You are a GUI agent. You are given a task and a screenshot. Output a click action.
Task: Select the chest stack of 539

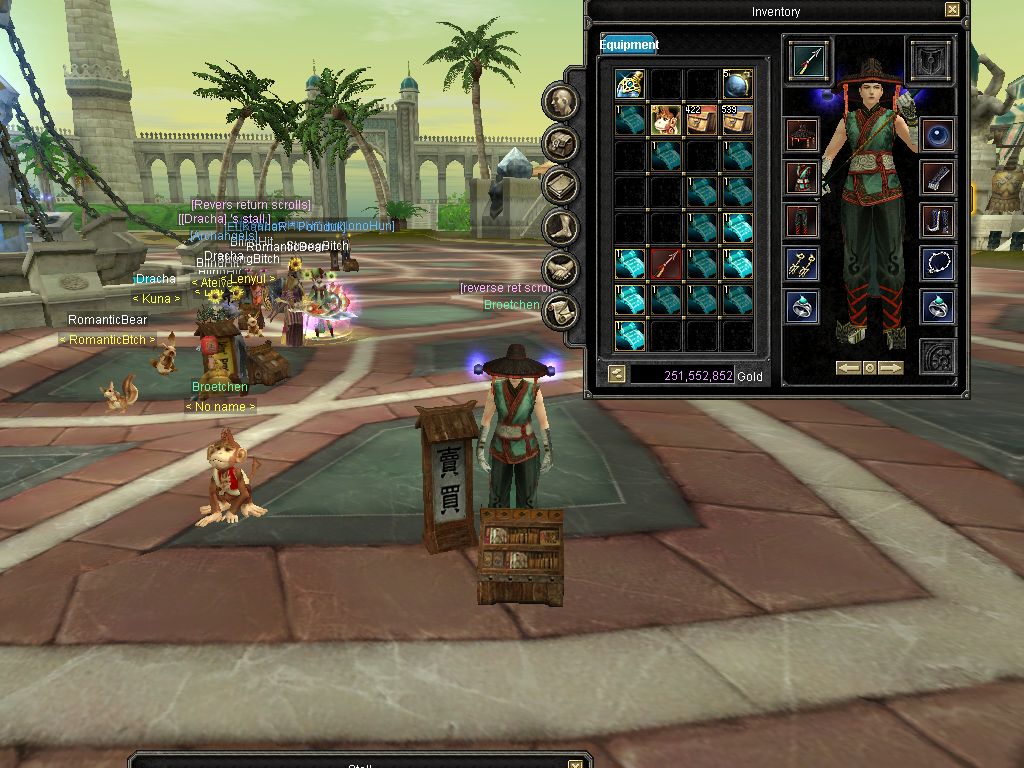[737, 120]
